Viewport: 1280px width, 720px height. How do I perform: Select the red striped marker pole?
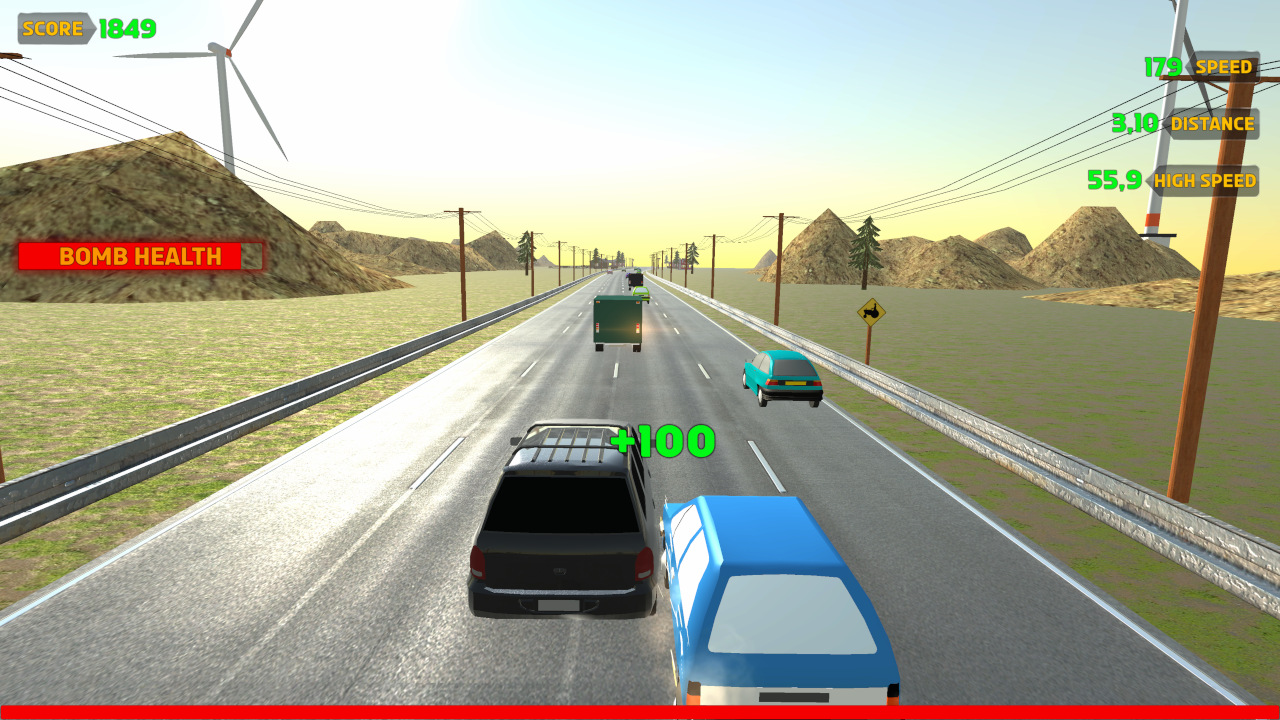coord(1152,220)
